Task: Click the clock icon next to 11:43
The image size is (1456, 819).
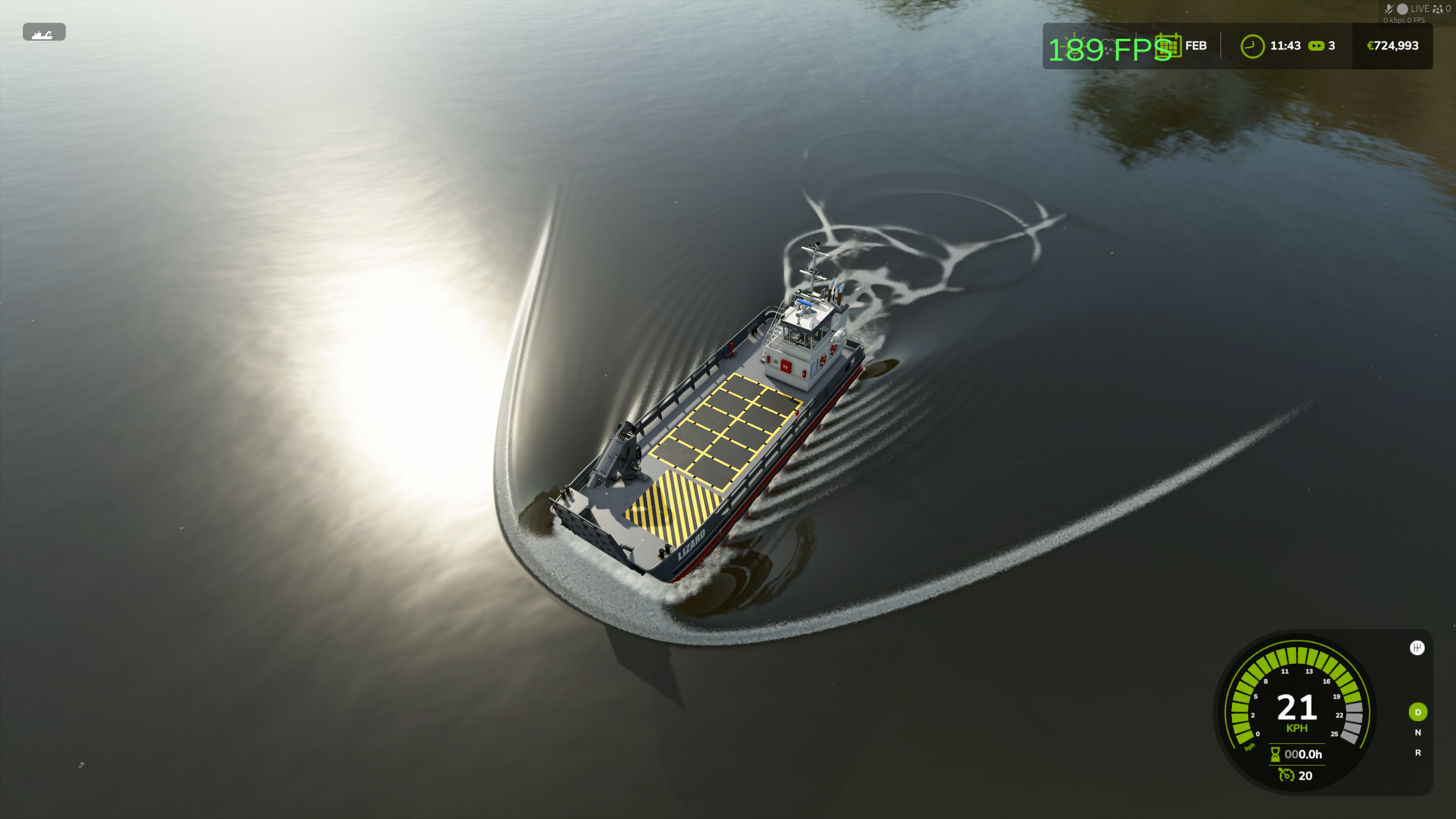Action: tap(1252, 46)
